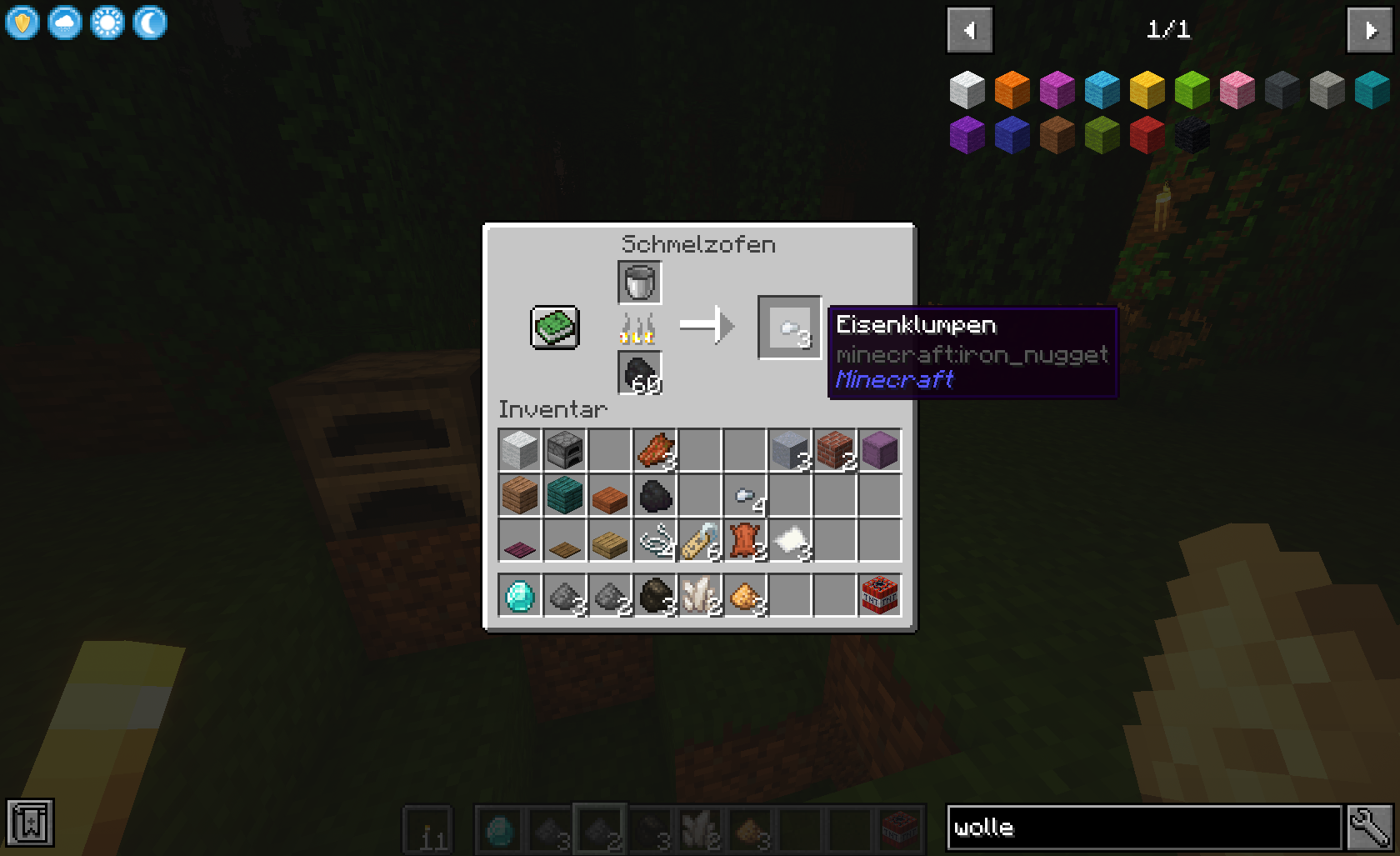1400x856 pixels.
Task: Click the diamond in the inventory
Action: click(518, 593)
